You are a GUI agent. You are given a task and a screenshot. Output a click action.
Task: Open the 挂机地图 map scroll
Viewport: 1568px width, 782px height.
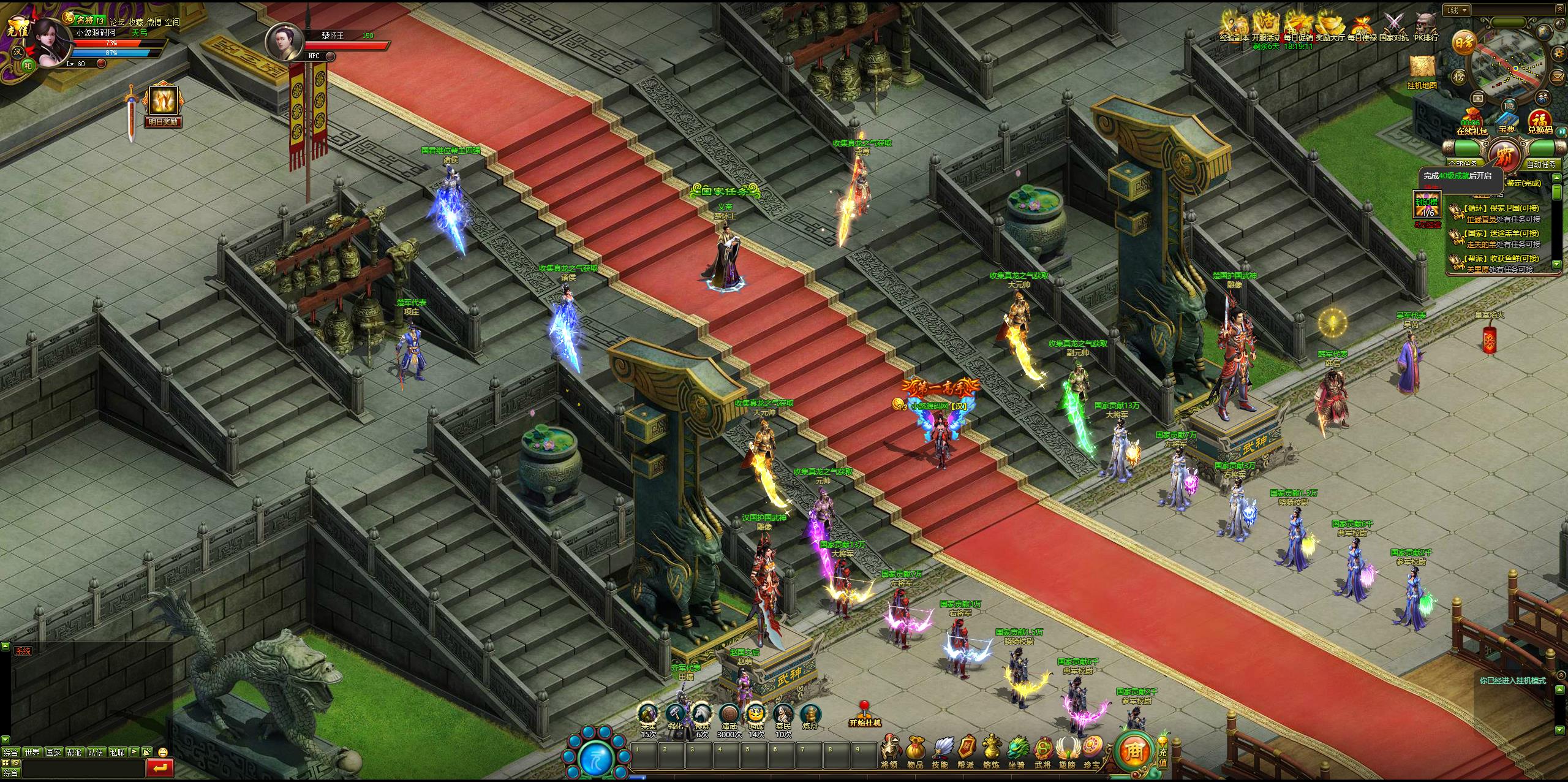[x=1422, y=72]
